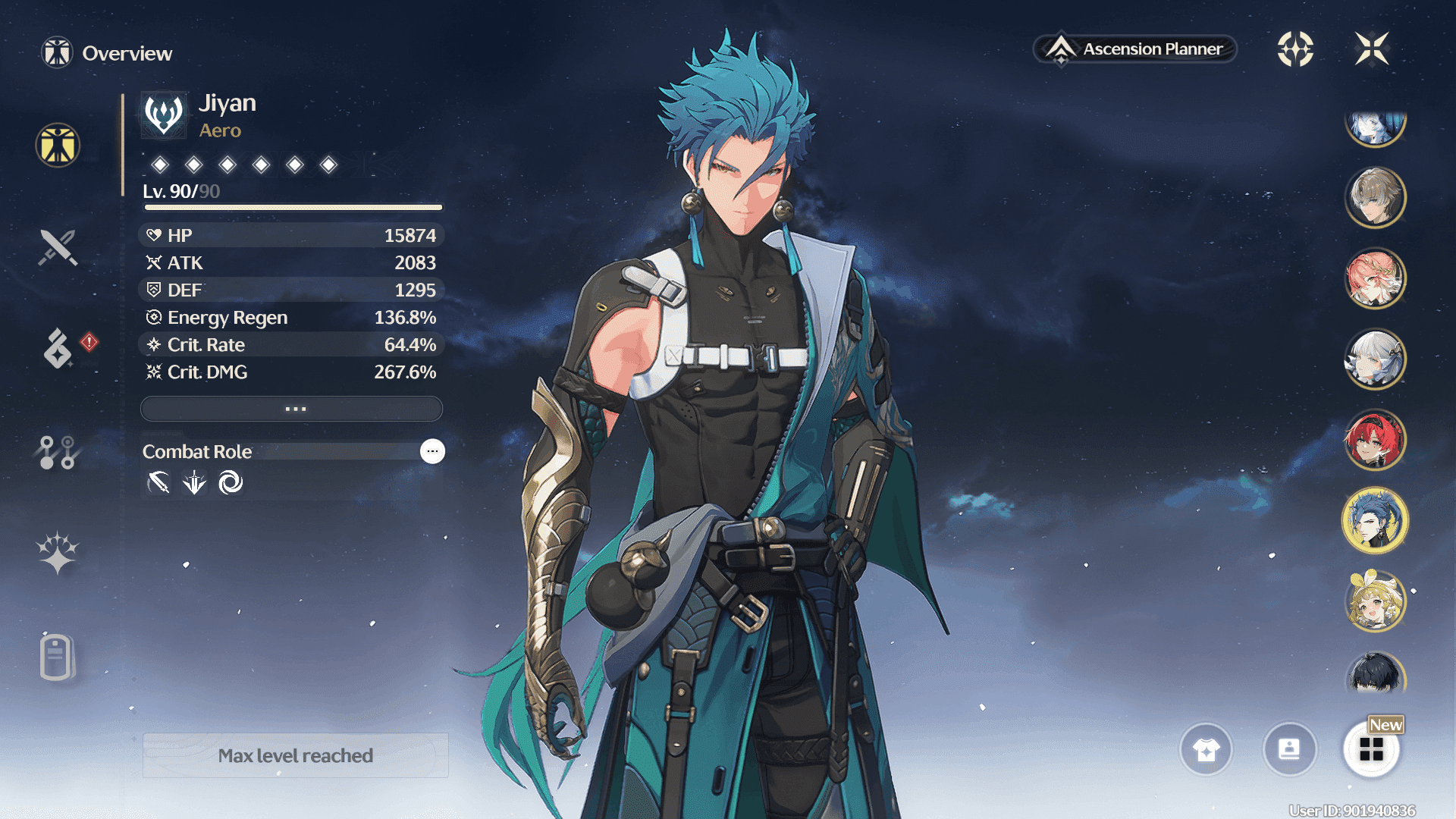Close the character overview screen

click(1371, 49)
